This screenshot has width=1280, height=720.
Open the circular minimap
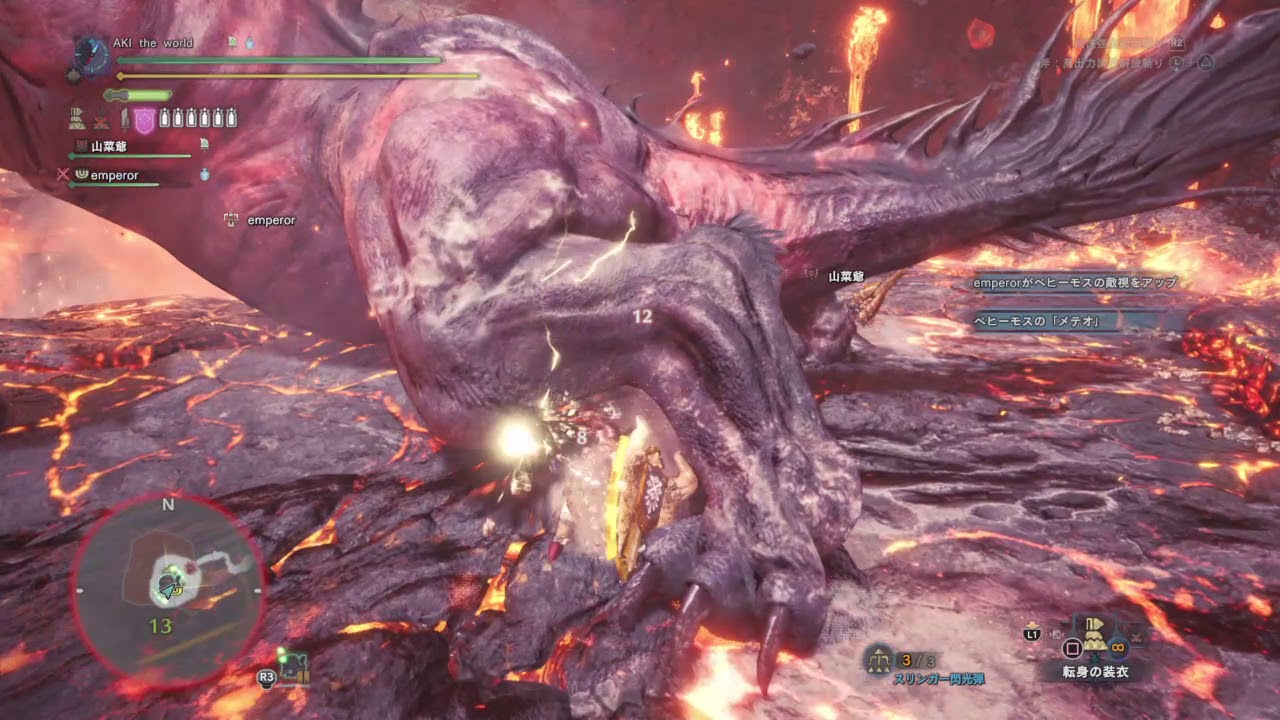click(x=167, y=590)
